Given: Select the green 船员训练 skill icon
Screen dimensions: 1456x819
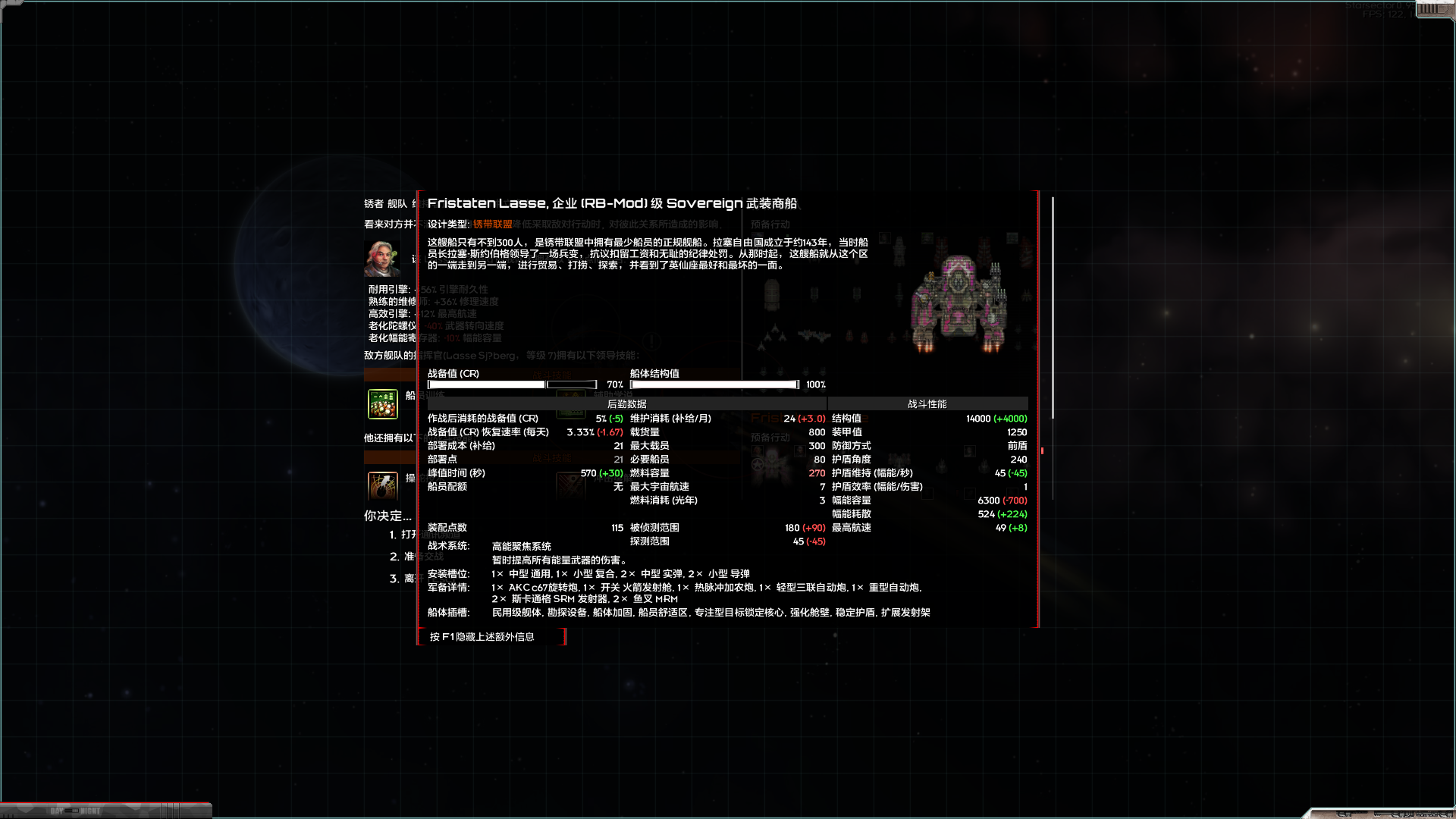Looking at the screenshot, I should pos(383,404).
